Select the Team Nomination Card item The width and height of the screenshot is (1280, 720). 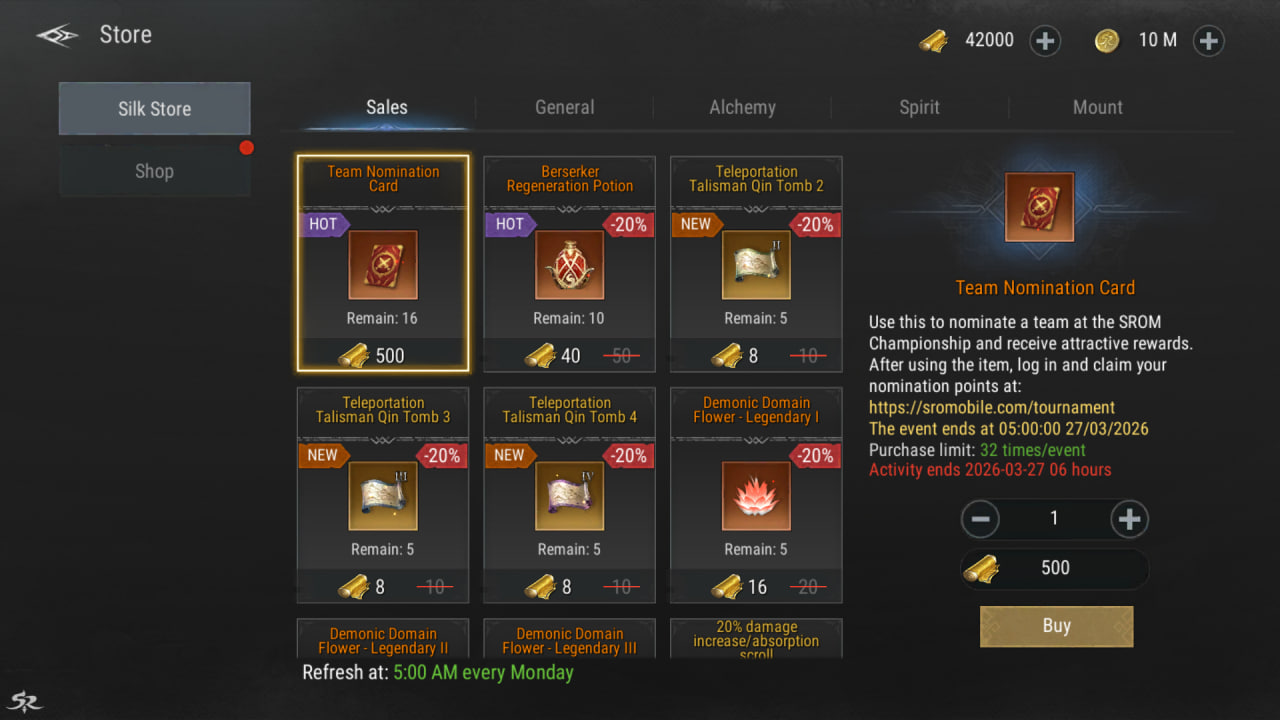tap(383, 264)
